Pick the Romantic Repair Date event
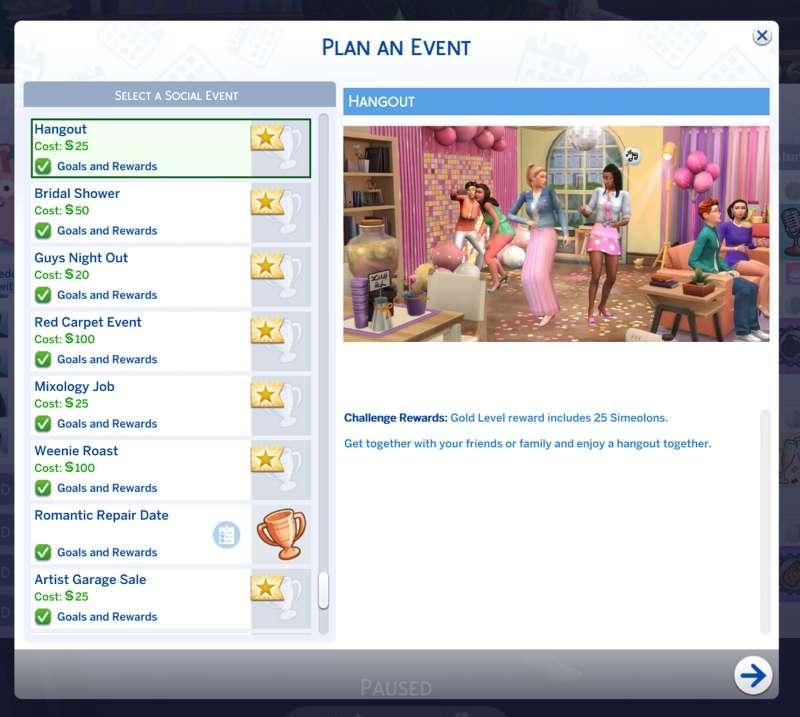Screen dimensions: 800x717 click(120, 523)
